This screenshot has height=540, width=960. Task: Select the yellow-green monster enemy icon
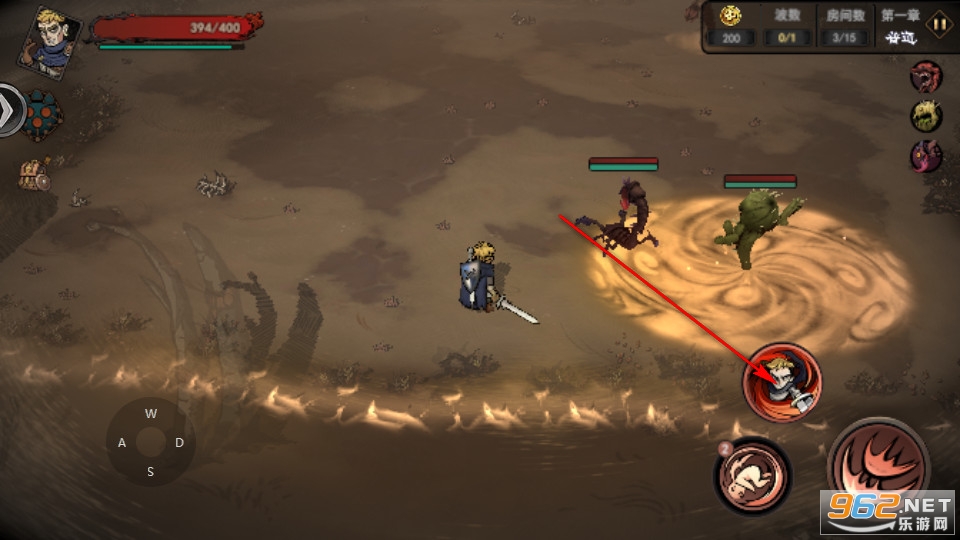pyautogui.click(x=926, y=116)
